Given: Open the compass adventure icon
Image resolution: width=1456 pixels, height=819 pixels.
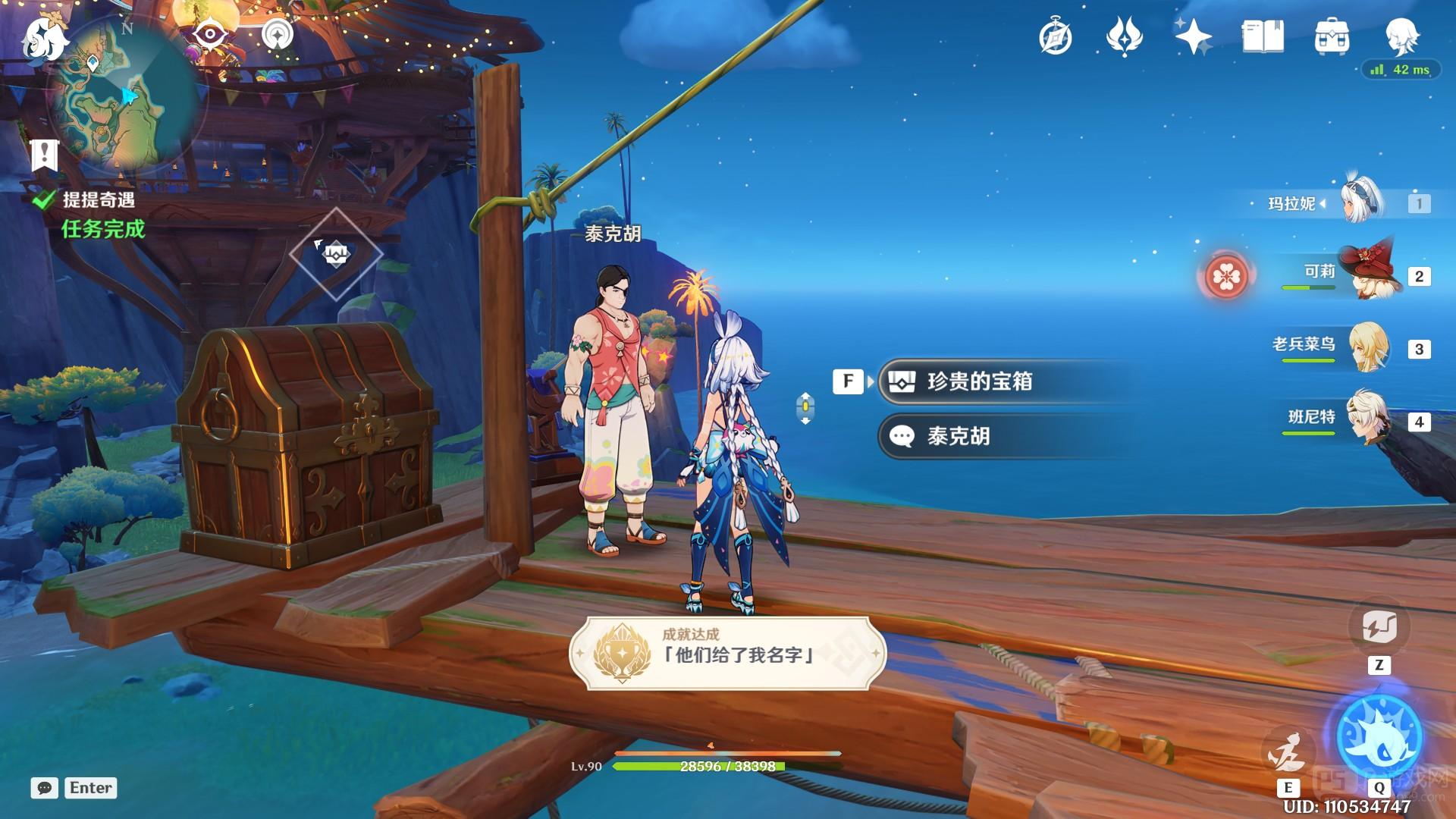Looking at the screenshot, I should (1056, 37).
